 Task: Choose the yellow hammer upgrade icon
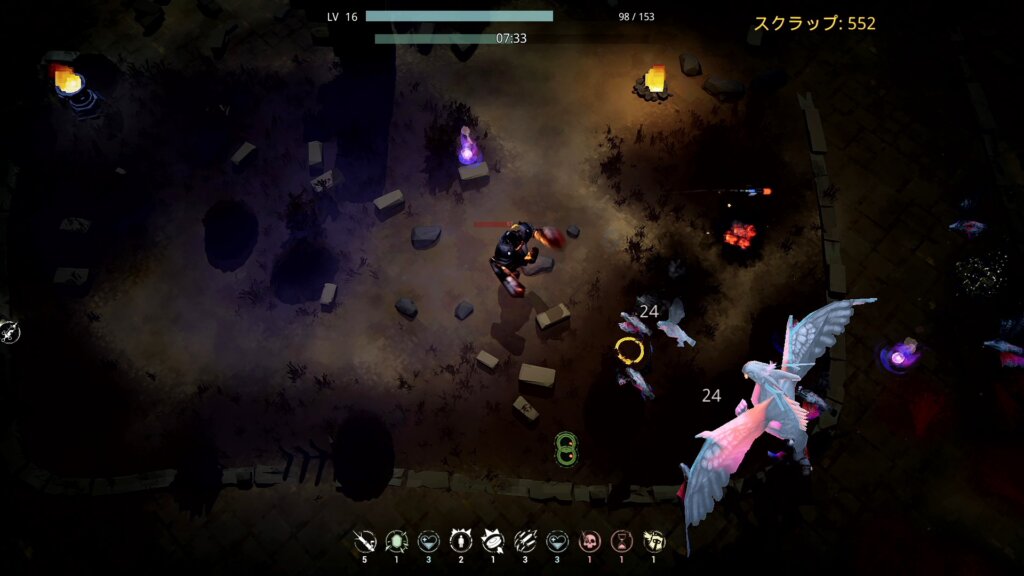coord(654,542)
